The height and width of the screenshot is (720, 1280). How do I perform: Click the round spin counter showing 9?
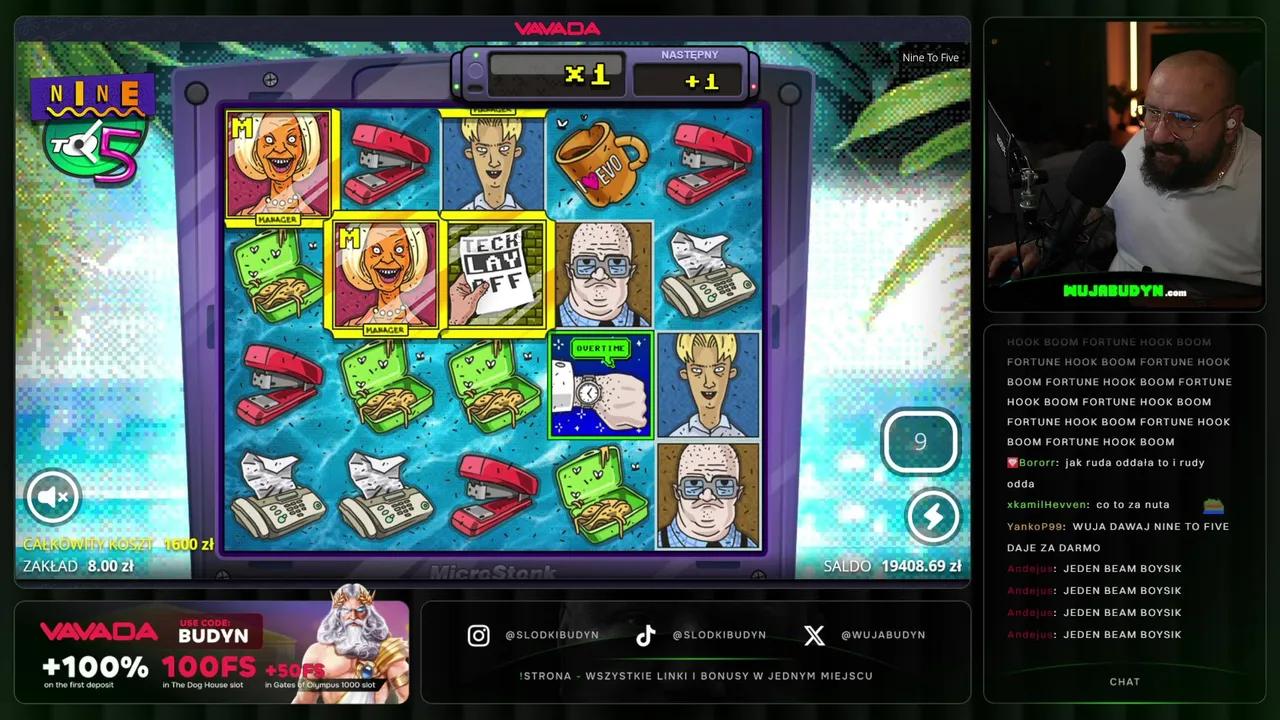pos(920,441)
